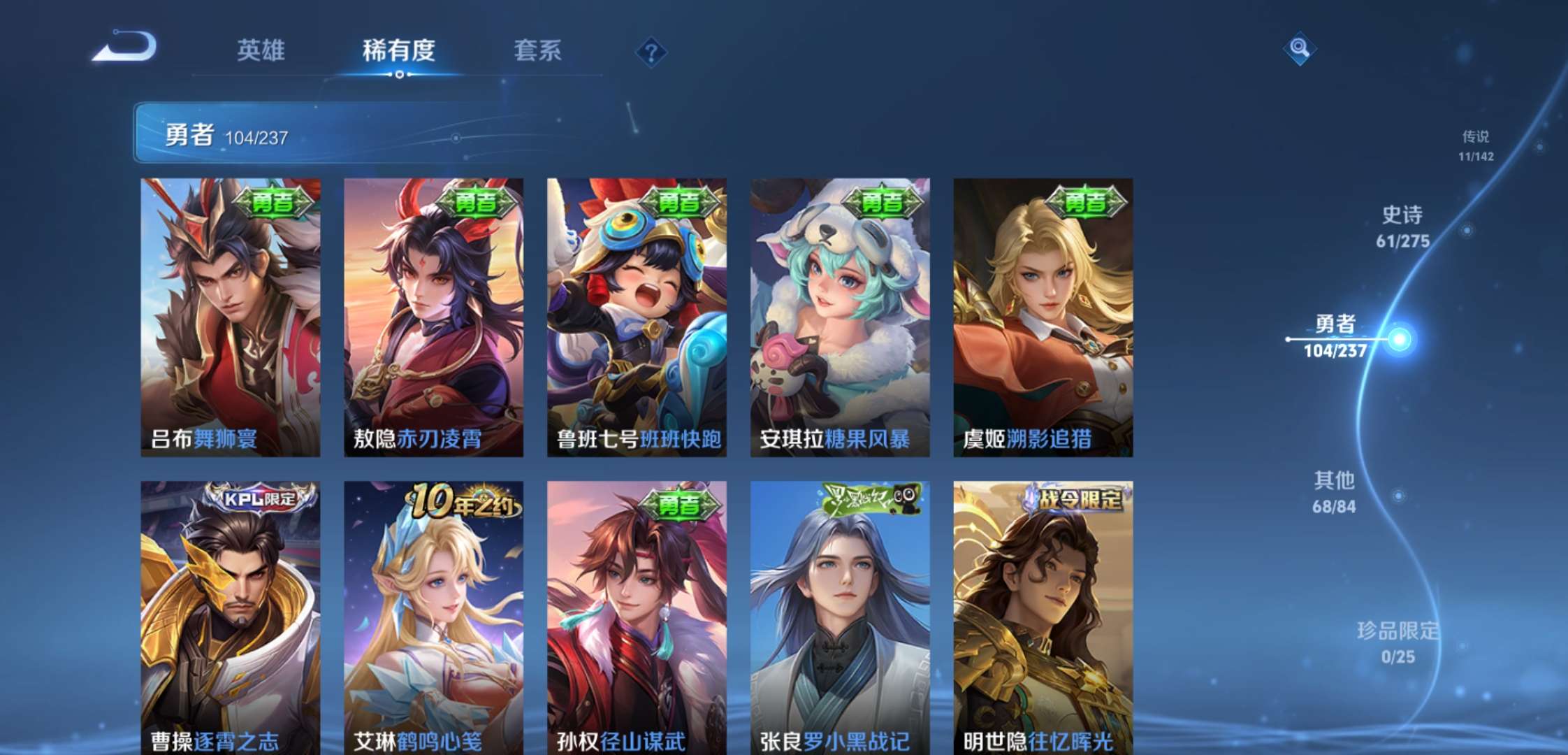Image resolution: width=1568 pixels, height=755 pixels.
Task: Click the question mark help icon
Action: [651, 50]
